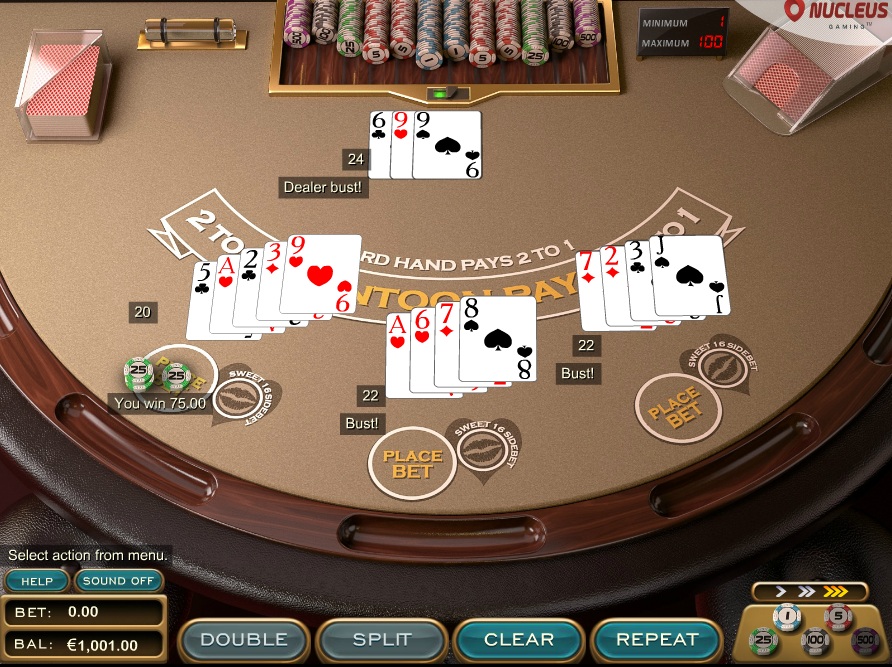Click the Place Bet circle under the jack of spades hand
892x667 pixels.
pyautogui.click(x=679, y=409)
